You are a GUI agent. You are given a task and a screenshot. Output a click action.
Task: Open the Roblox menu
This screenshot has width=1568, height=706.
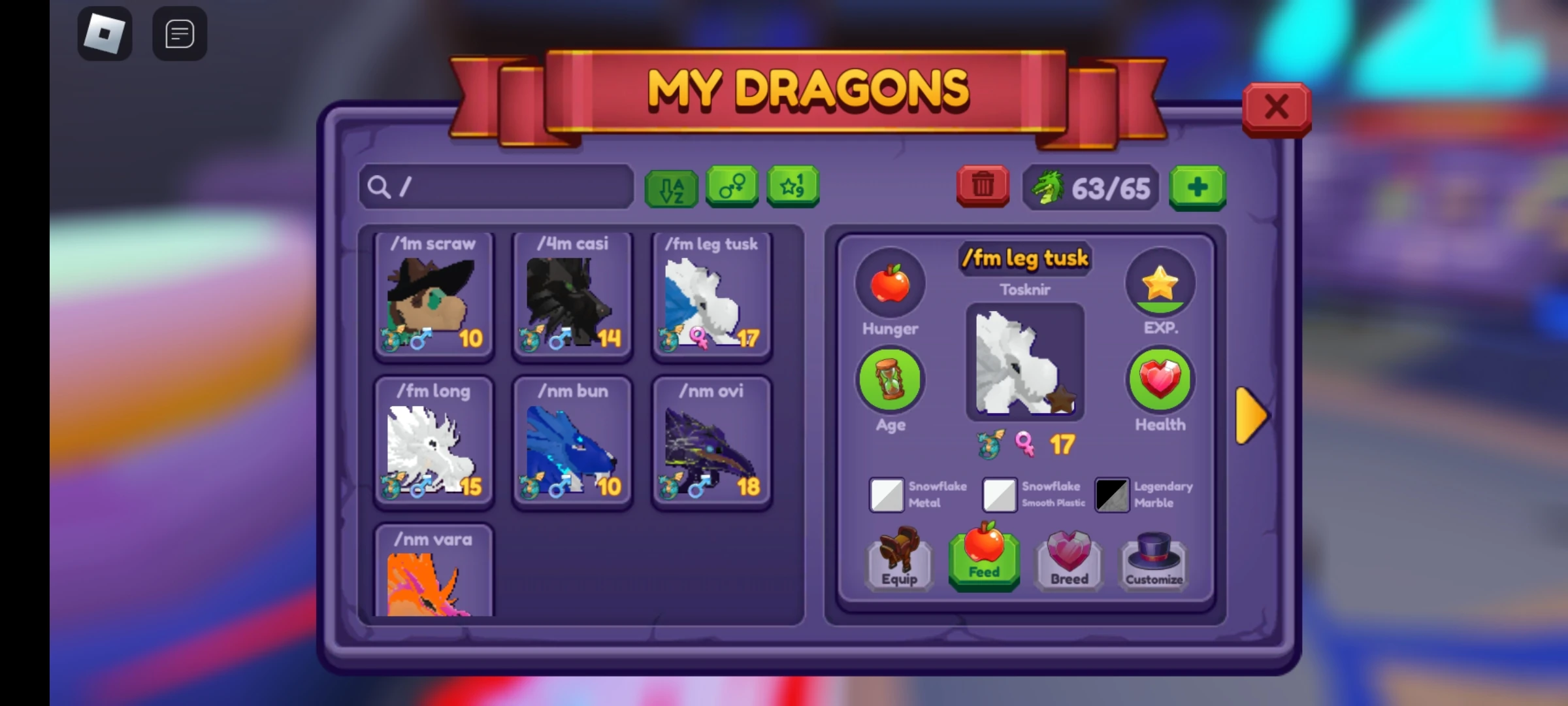[105, 33]
